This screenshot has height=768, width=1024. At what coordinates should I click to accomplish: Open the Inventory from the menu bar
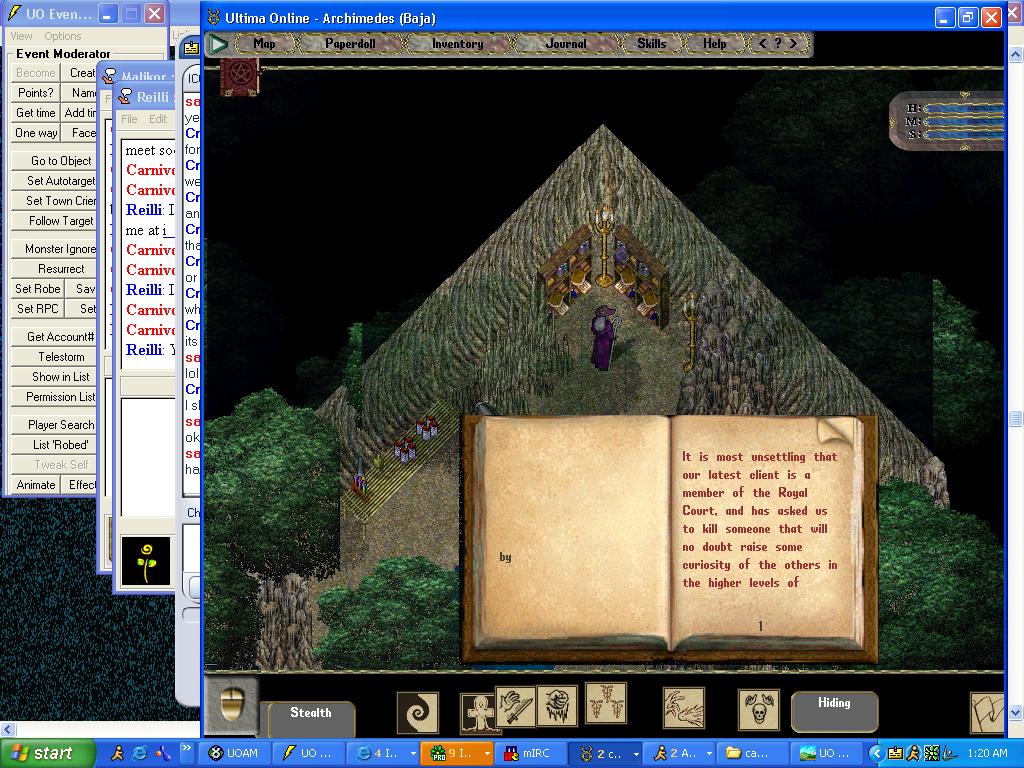point(457,44)
